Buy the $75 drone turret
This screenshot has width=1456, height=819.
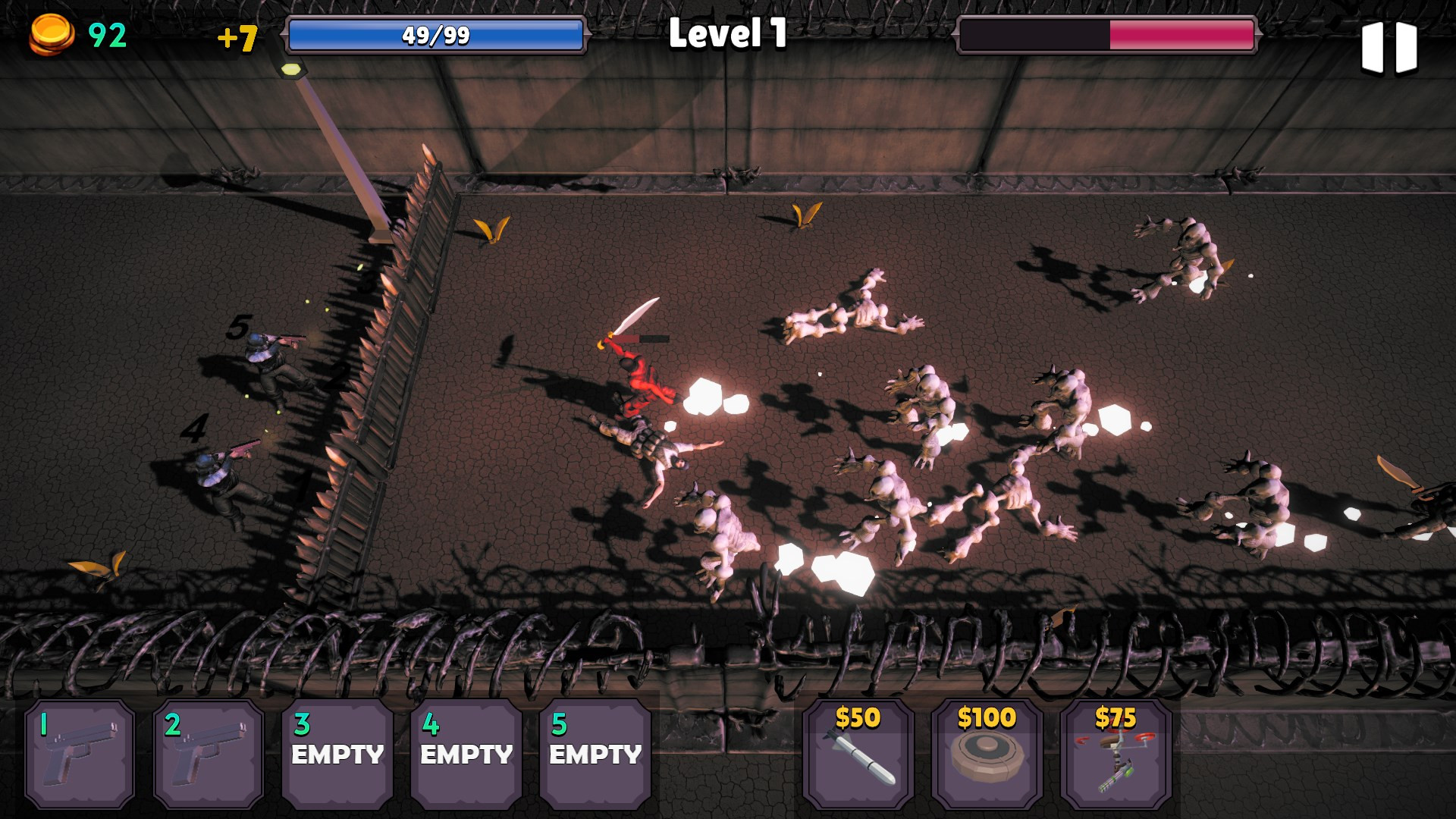point(1116,754)
